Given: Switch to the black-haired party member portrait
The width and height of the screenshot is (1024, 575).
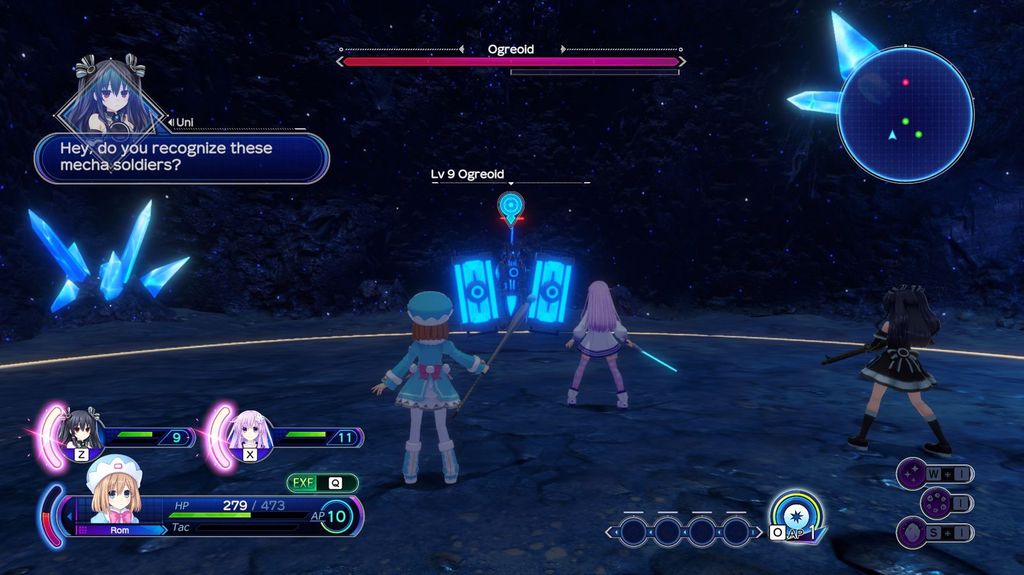Looking at the screenshot, I should [81, 432].
